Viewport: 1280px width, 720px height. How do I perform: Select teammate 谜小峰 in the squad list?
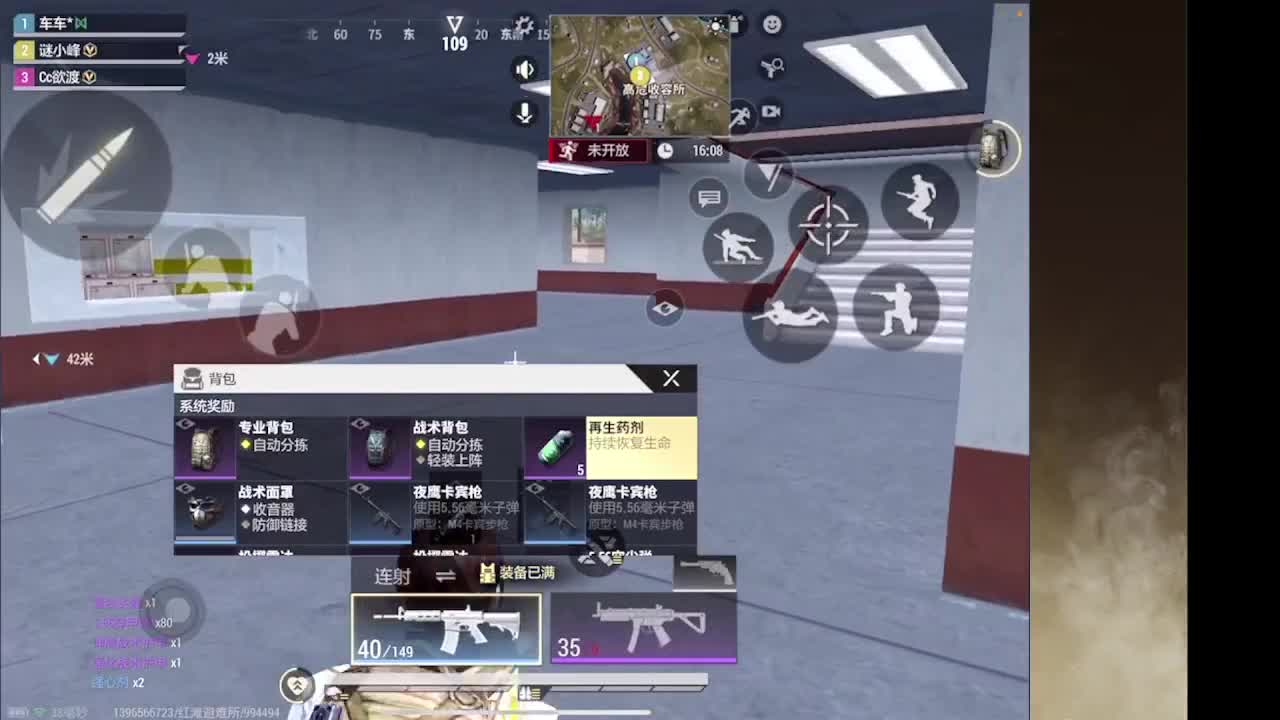(x=60, y=49)
